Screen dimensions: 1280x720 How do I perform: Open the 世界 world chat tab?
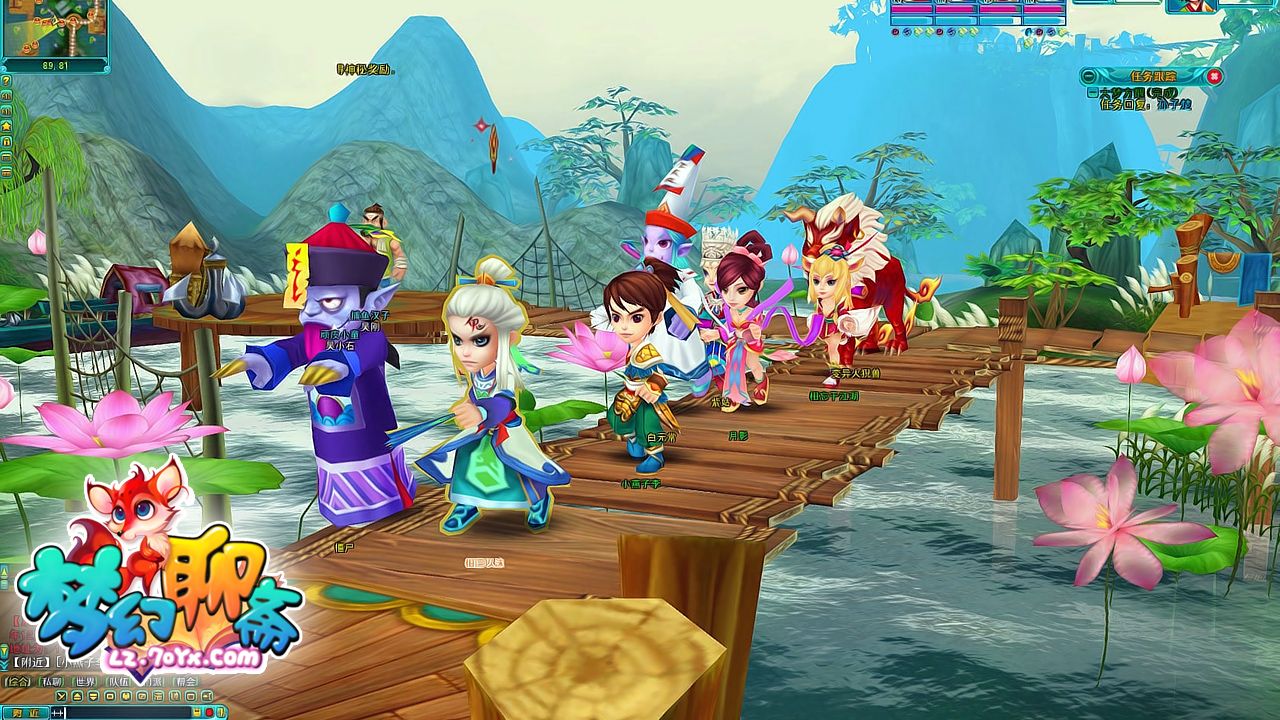point(86,682)
